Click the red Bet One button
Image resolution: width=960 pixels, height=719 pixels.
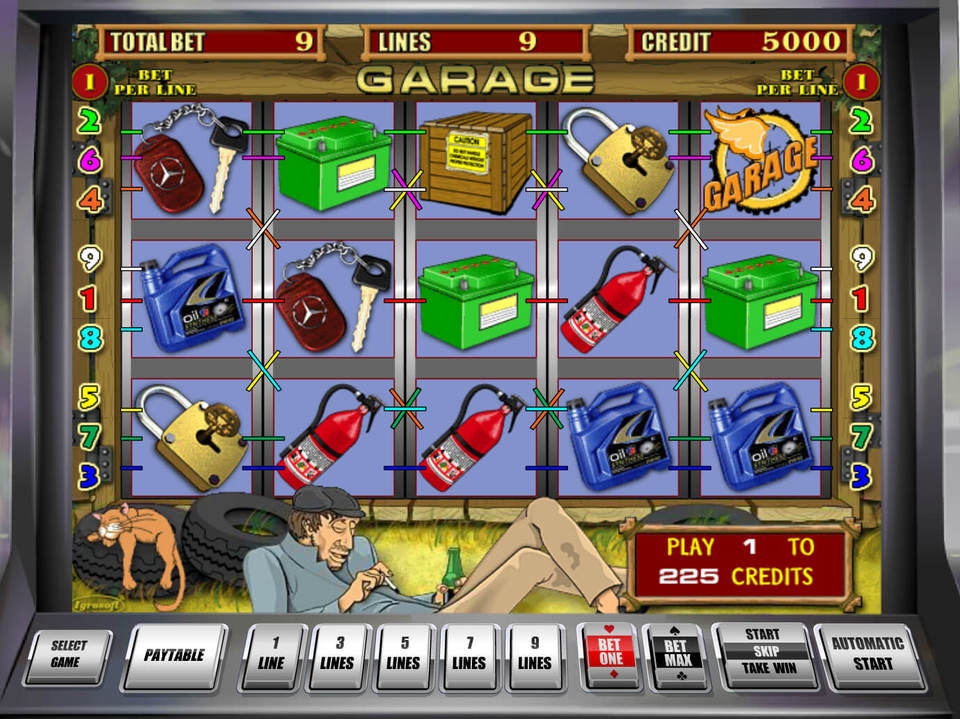[x=610, y=656]
